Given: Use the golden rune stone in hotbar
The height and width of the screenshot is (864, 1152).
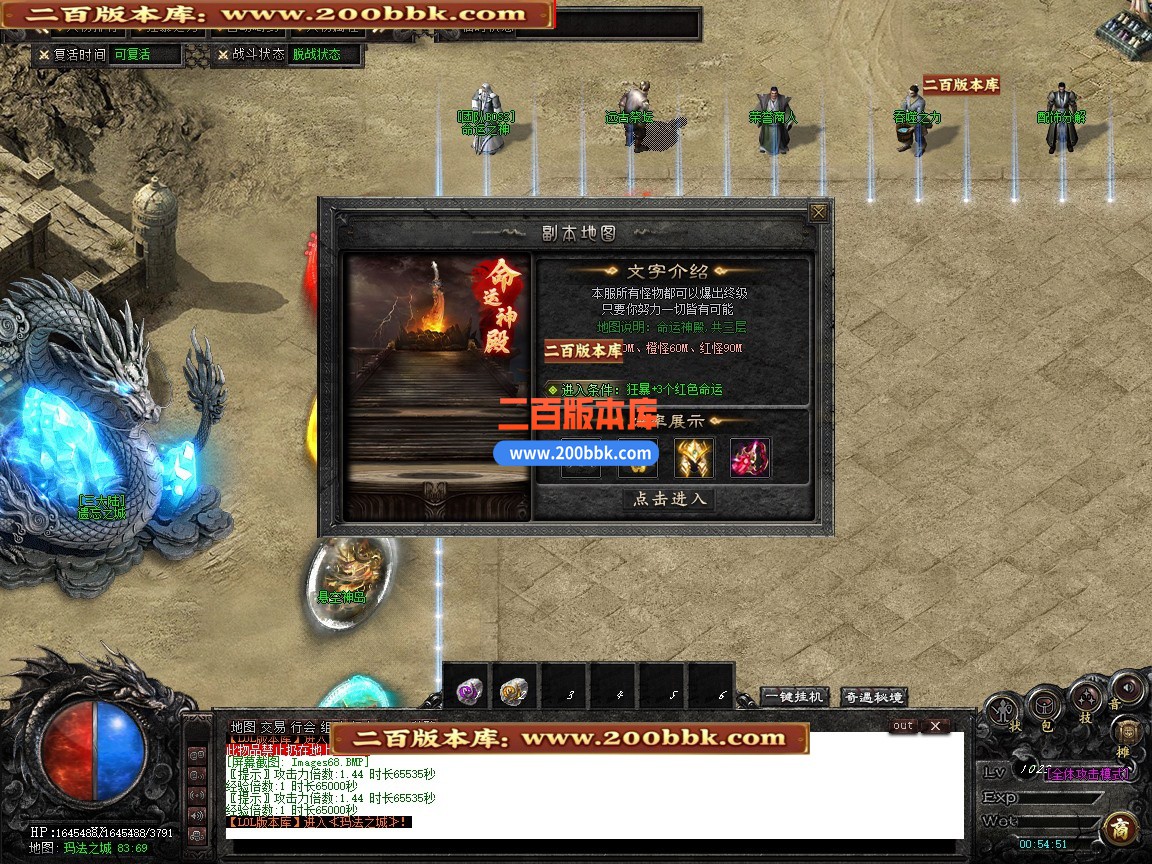Looking at the screenshot, I should tap(514, 690).
